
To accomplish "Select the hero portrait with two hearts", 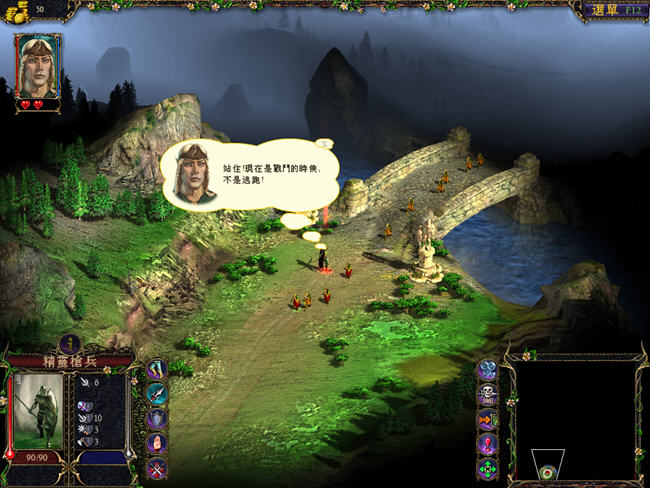I will 38,67.
